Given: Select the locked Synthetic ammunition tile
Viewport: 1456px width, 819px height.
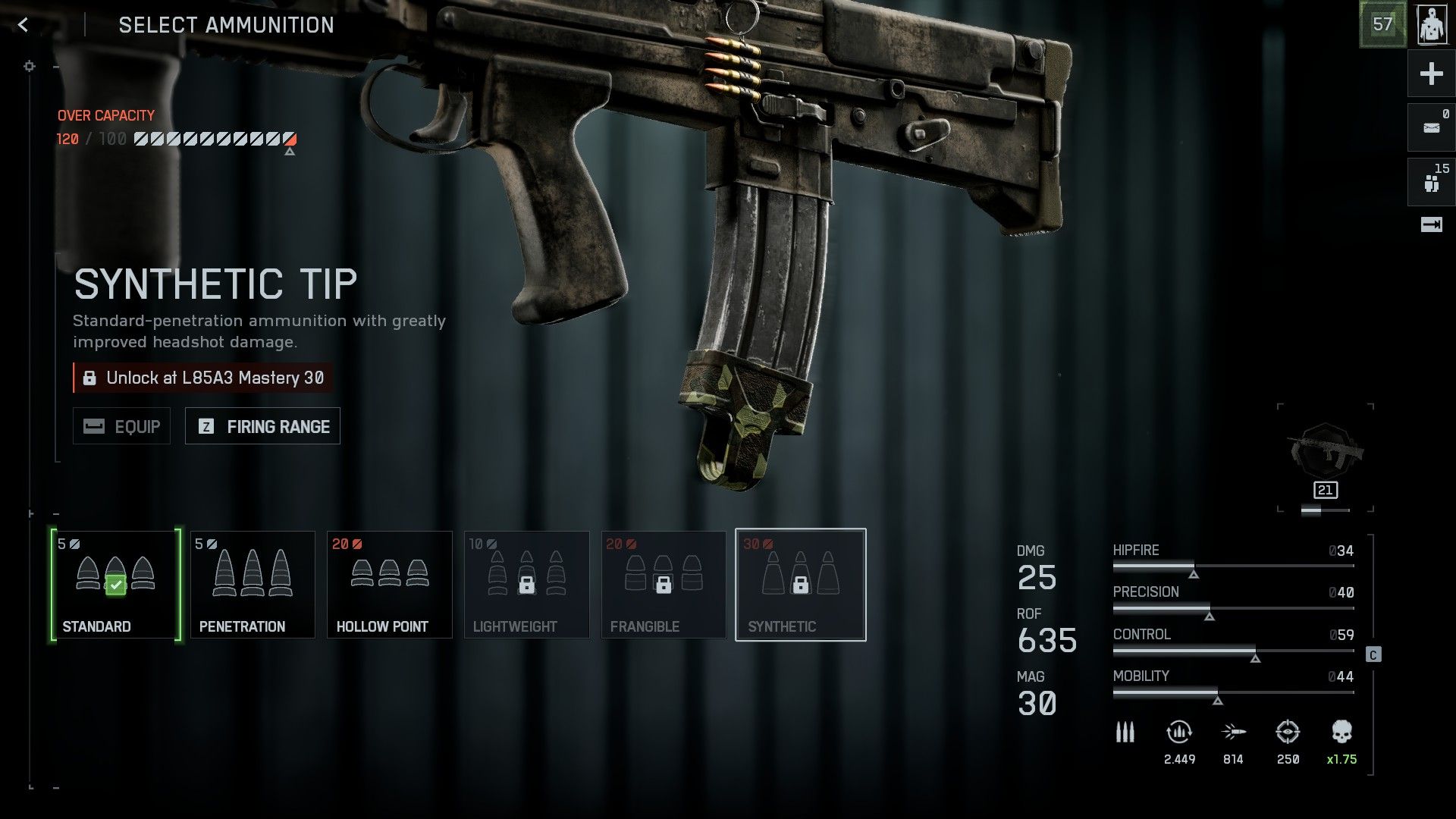Looking at the screenshot, I should (x=801, y=585).
